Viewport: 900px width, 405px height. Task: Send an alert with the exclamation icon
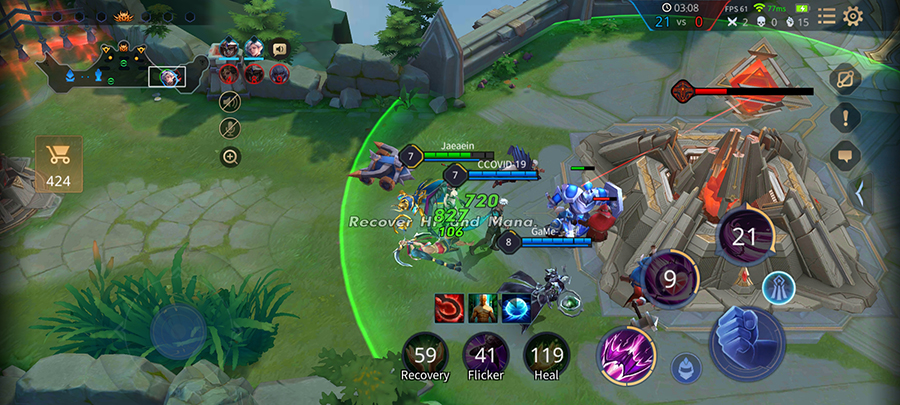845,118
